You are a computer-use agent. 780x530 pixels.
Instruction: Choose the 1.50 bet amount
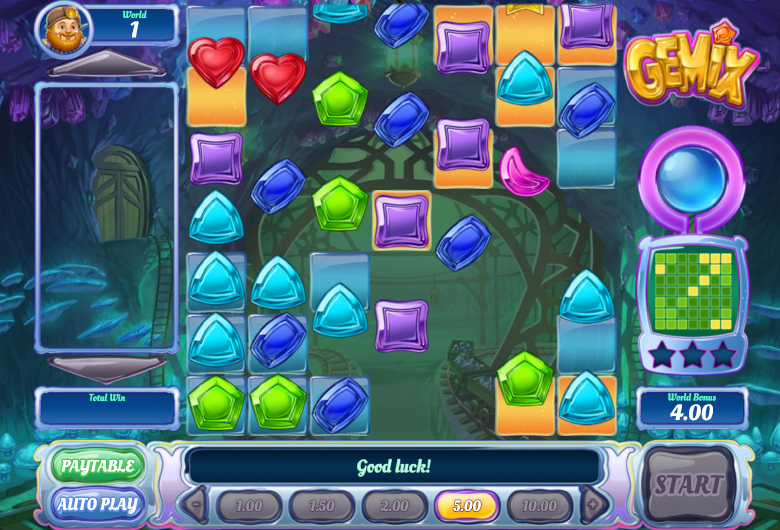[321, 506]
